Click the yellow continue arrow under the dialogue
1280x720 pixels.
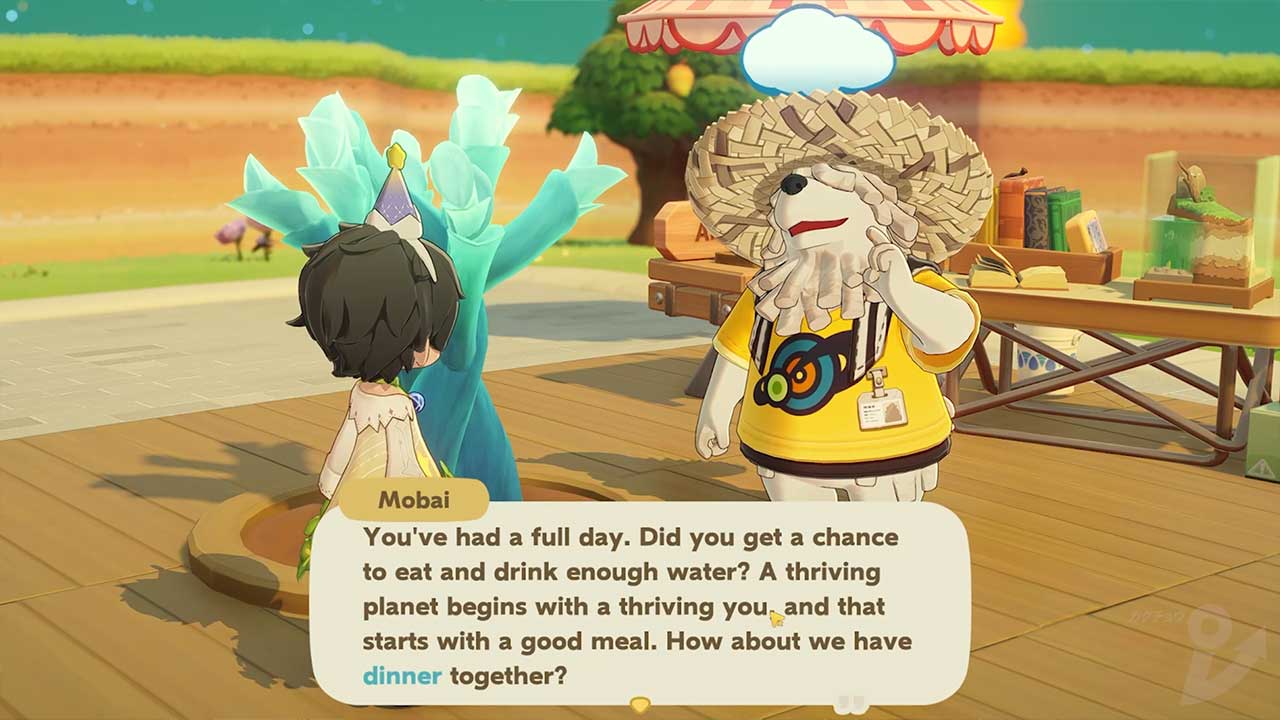(x=640, y=705)
